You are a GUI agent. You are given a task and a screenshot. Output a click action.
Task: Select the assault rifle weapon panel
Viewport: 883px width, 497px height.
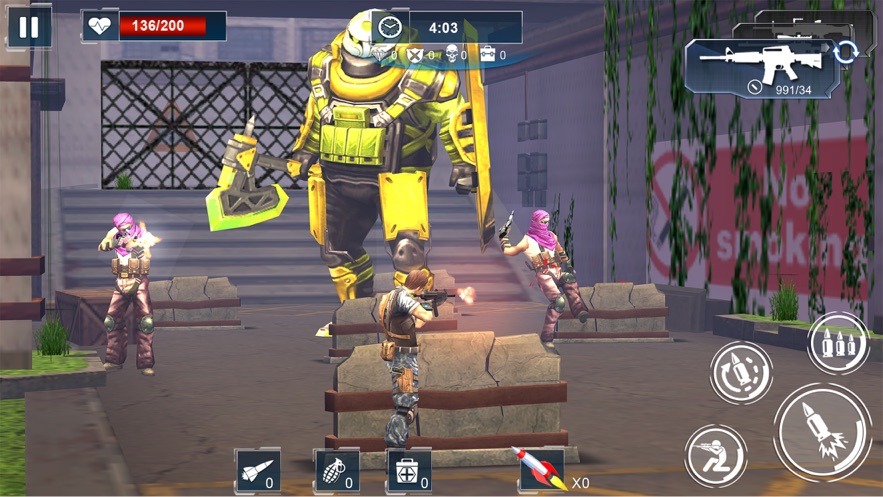[760, 66]
